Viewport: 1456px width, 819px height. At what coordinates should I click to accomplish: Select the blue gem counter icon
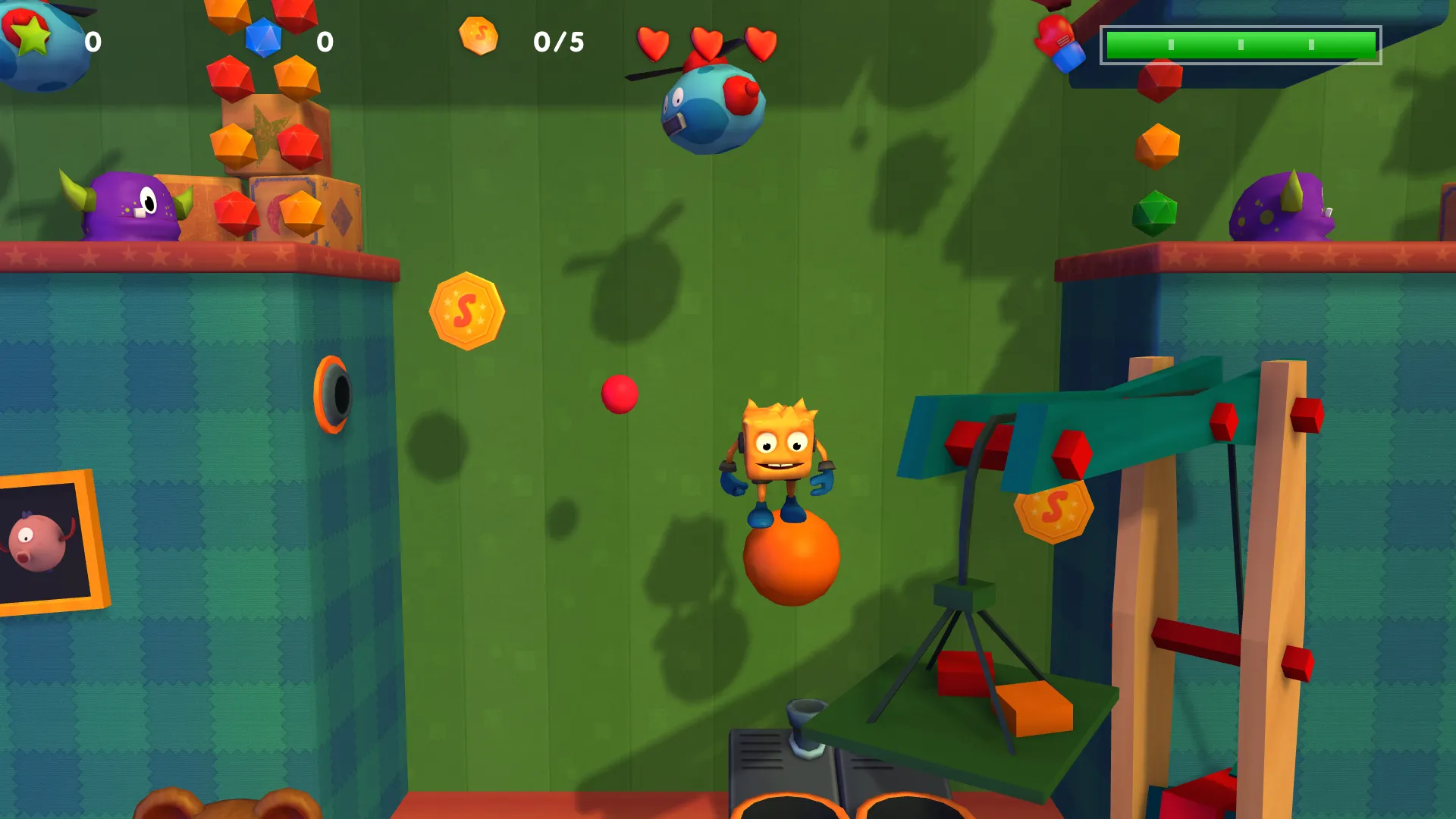tap(262, 36)
